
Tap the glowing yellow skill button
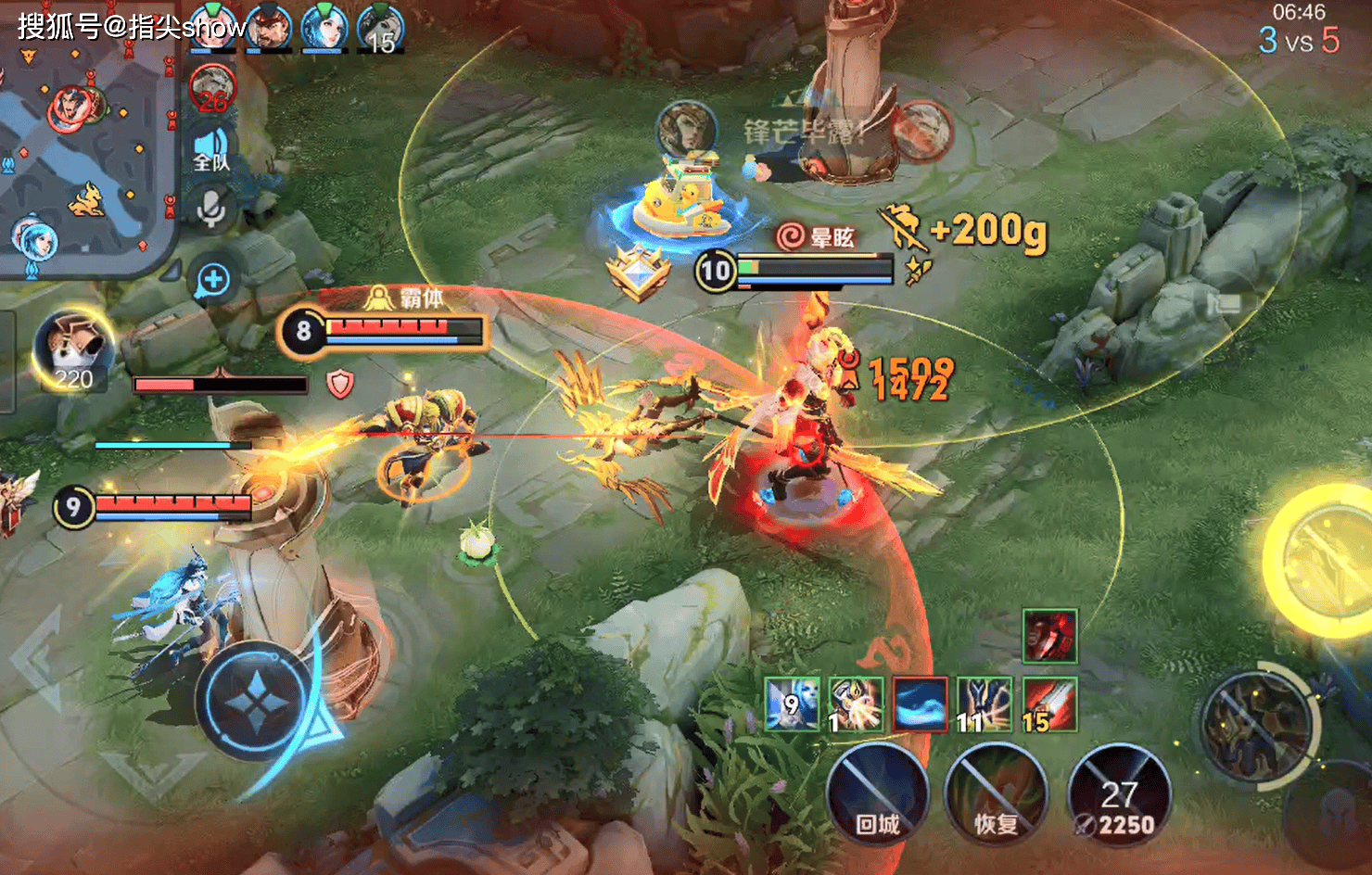[x=1321, y=559]
